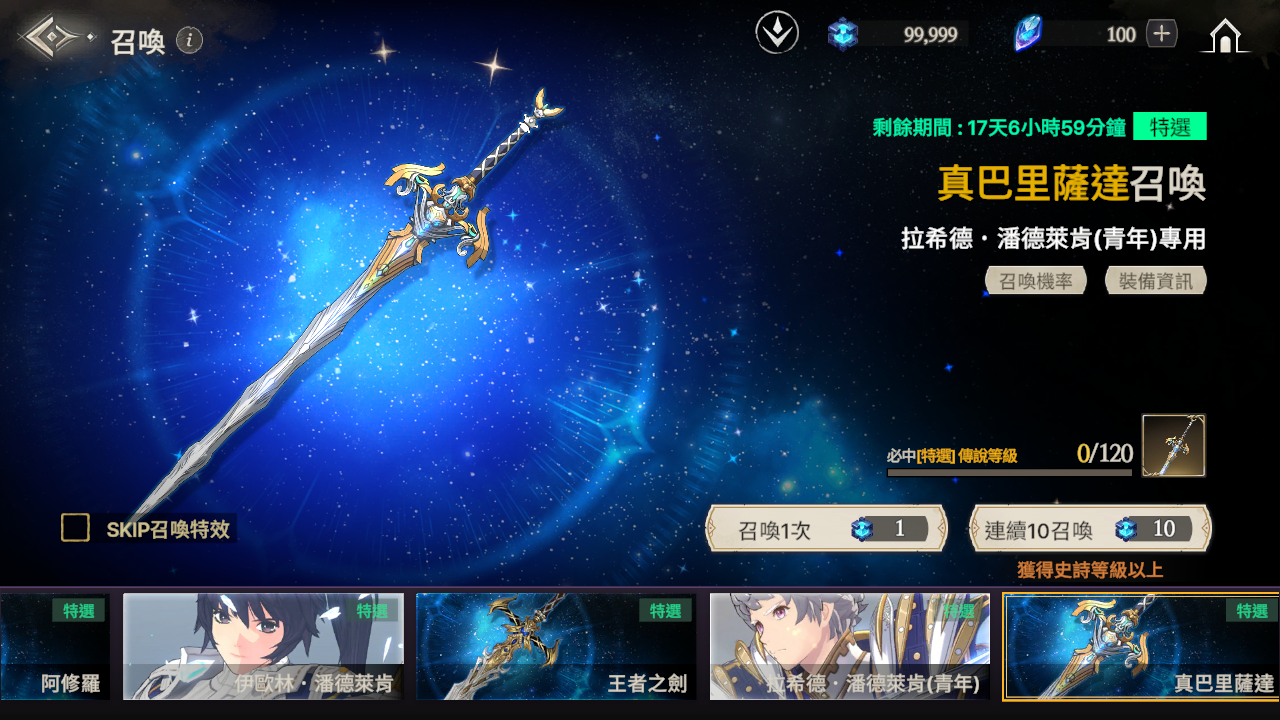Select the 阿修羅 banner
Image resolution: width=1280 pixels, height=720 pixels.
[x=54, y=646]
